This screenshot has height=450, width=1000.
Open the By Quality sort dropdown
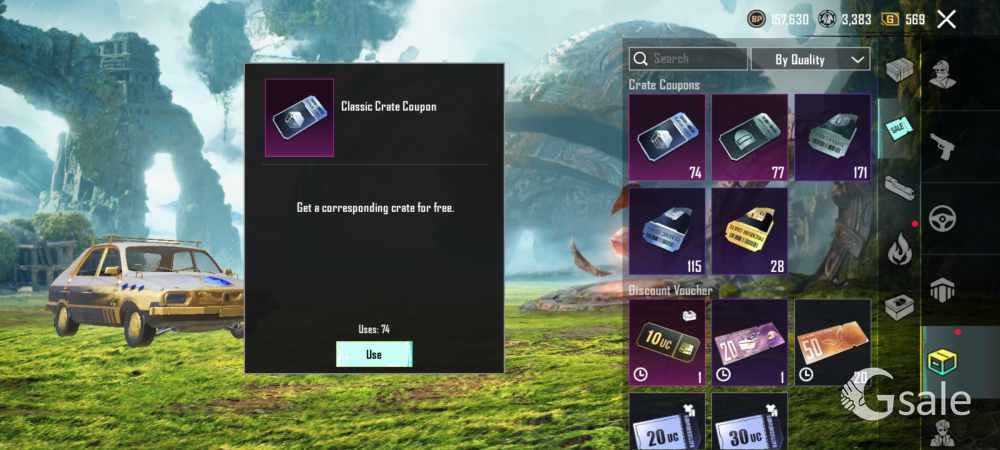pos(810,59)
